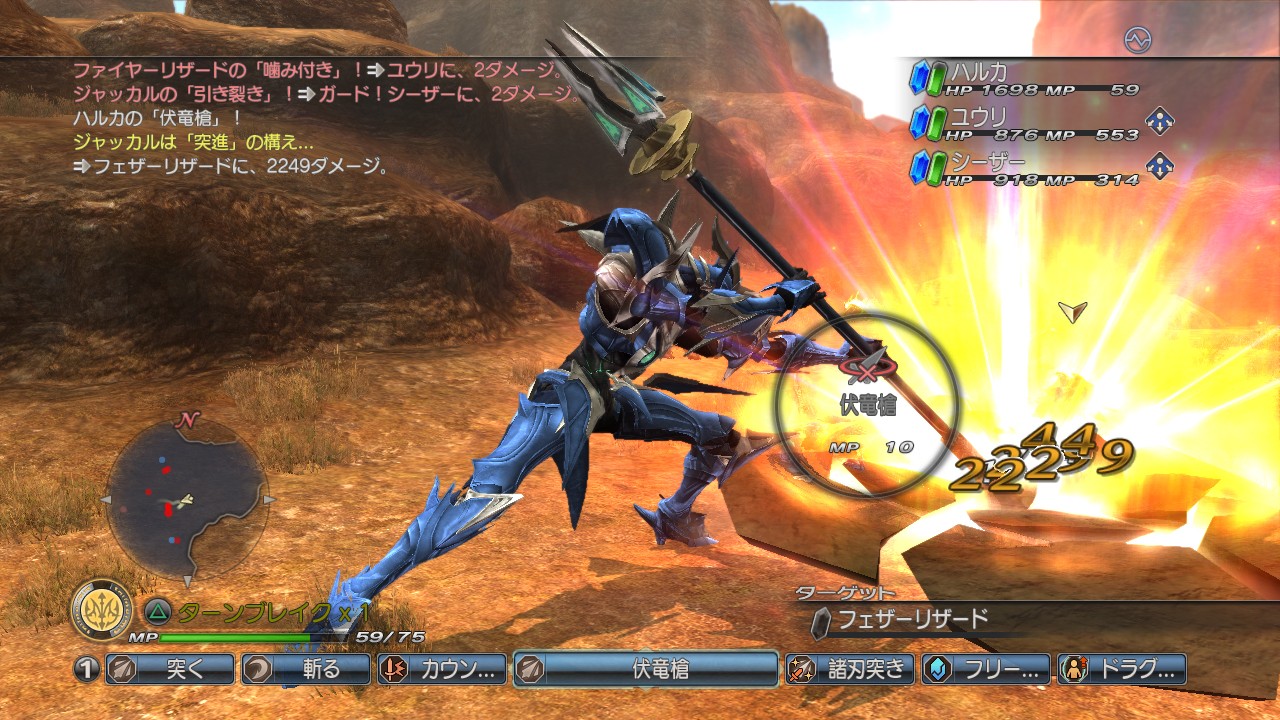
Task: Choose the フリー… command slot
Action: (985, 669)
